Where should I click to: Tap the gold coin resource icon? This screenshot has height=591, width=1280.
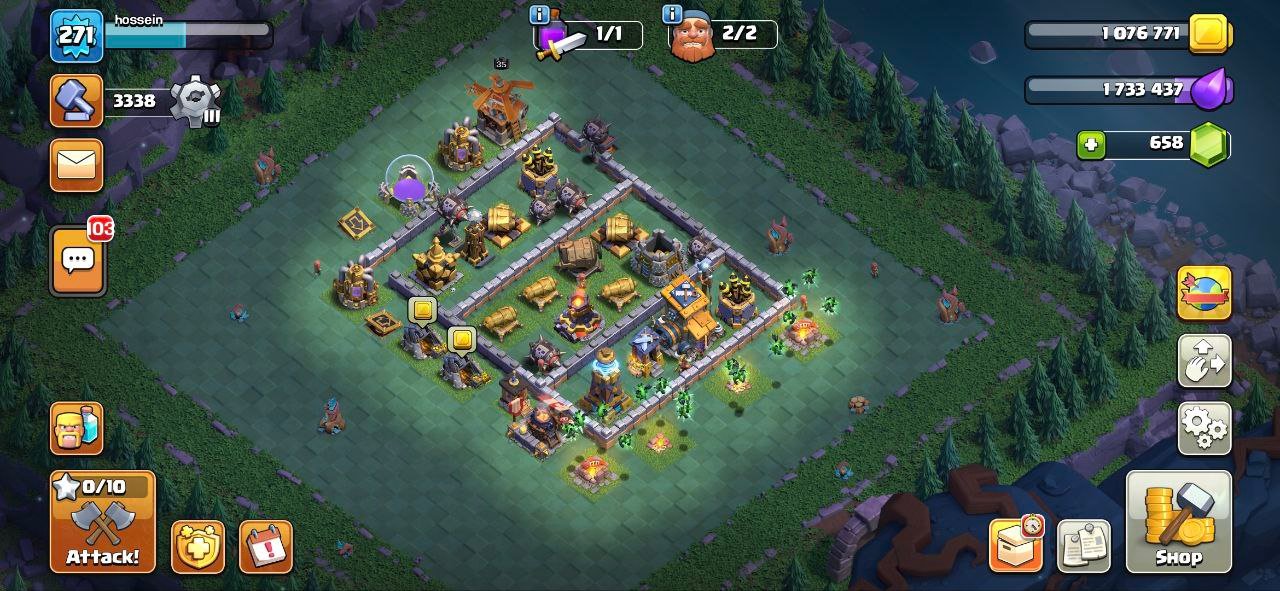pyautogui.click(x=1210, y=35)
